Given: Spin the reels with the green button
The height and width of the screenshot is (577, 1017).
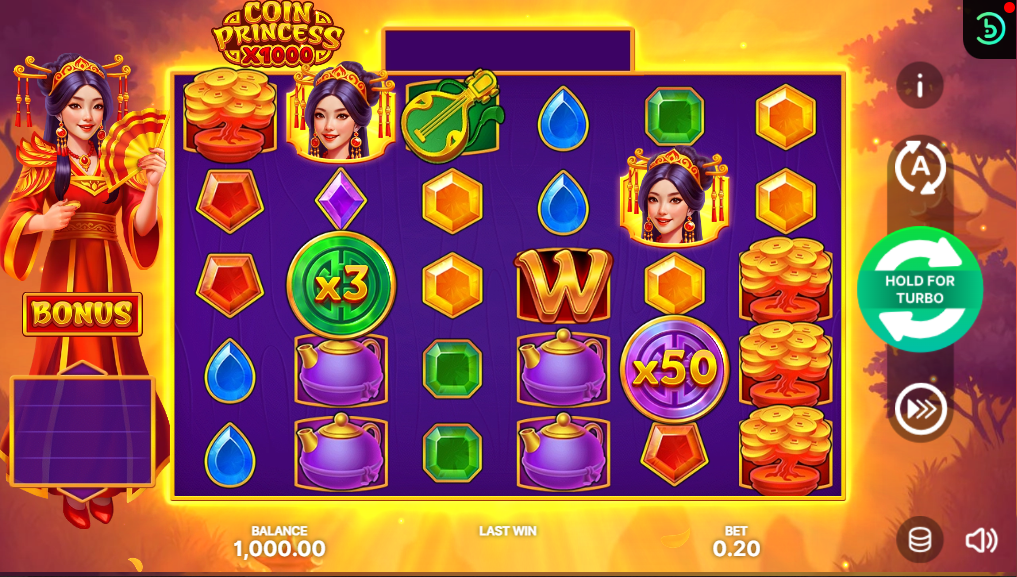Looking at the screenshot, I should pyautogui.click(x=919, y=289).
